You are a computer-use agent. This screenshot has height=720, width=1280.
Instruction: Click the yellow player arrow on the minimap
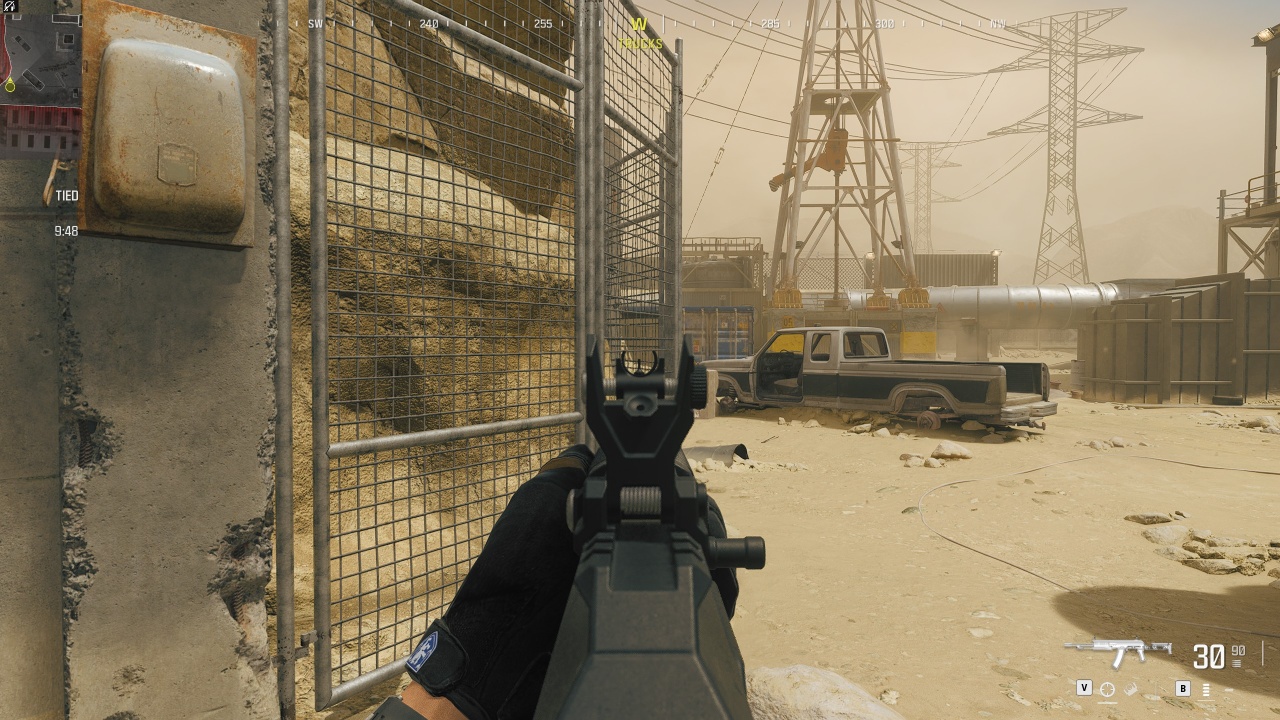pos(11,86)
